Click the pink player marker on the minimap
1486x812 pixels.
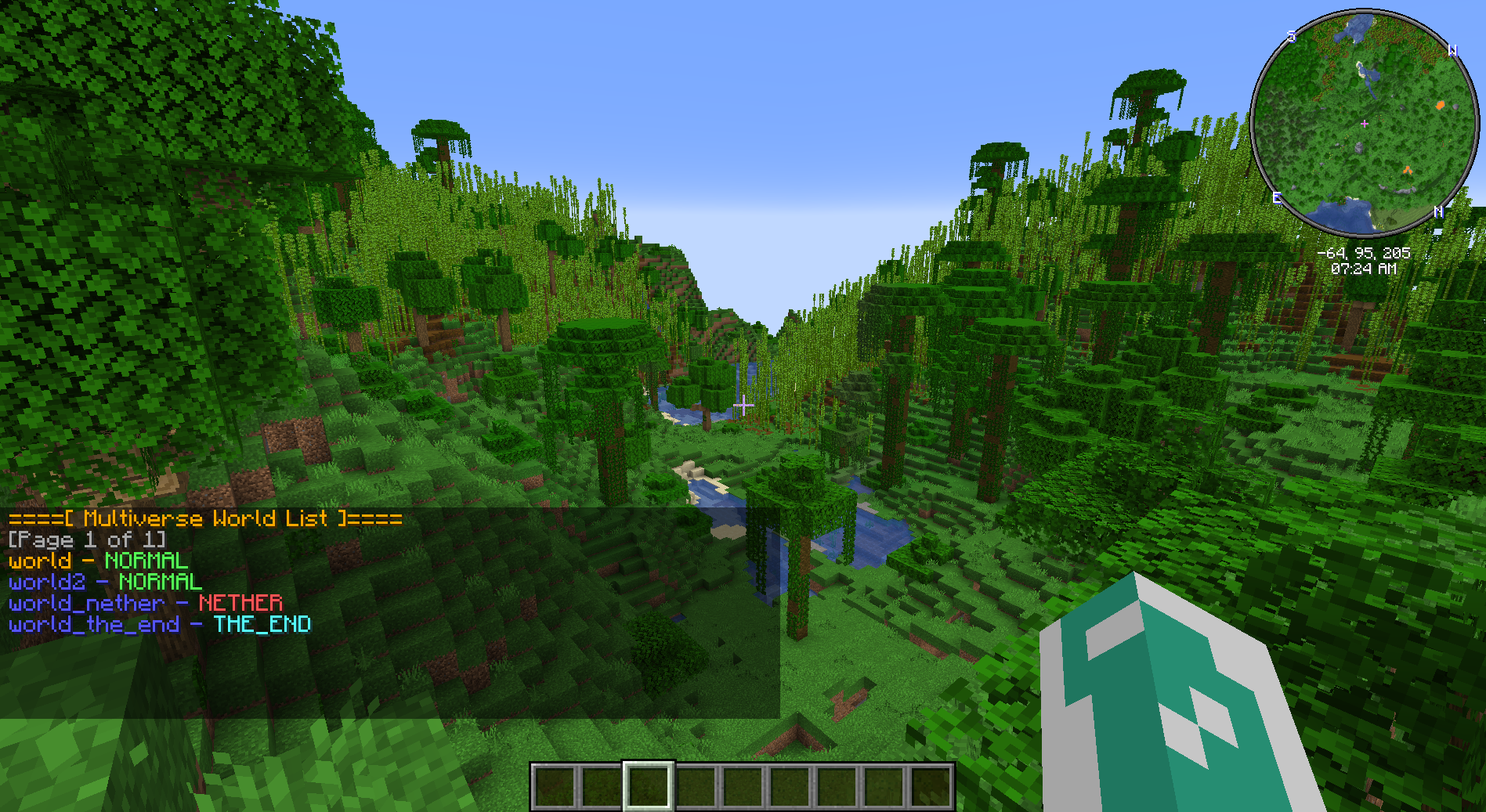click(1365, 123)
